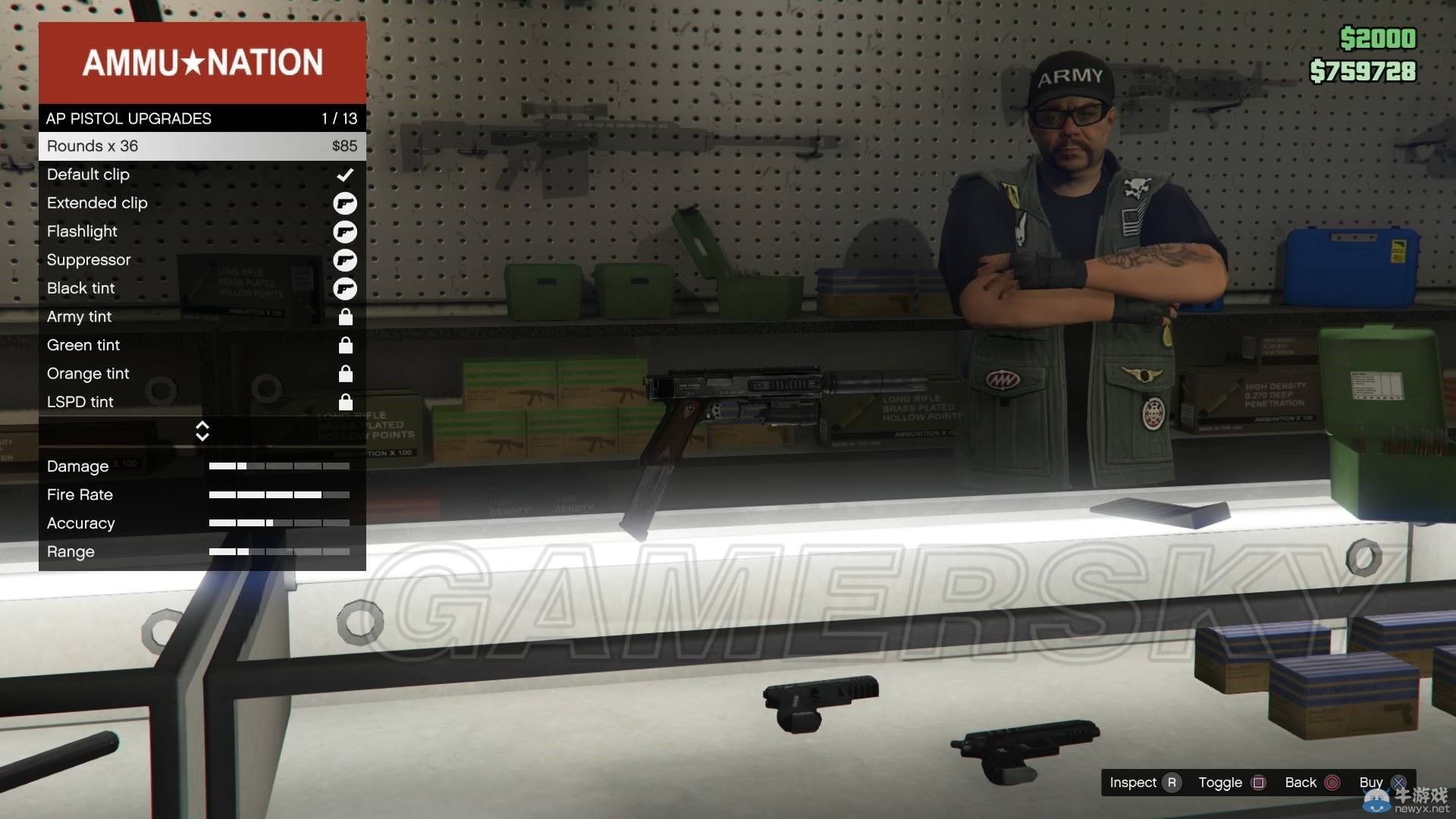
Task: Select the AP PISTOL UPGRADES header
Action: click(x=129, y=118)
